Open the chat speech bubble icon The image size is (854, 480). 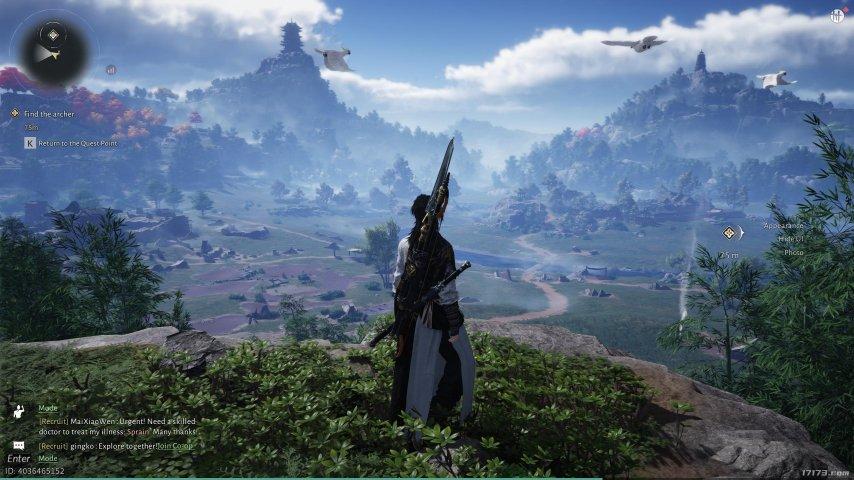[x=19, y=445]
